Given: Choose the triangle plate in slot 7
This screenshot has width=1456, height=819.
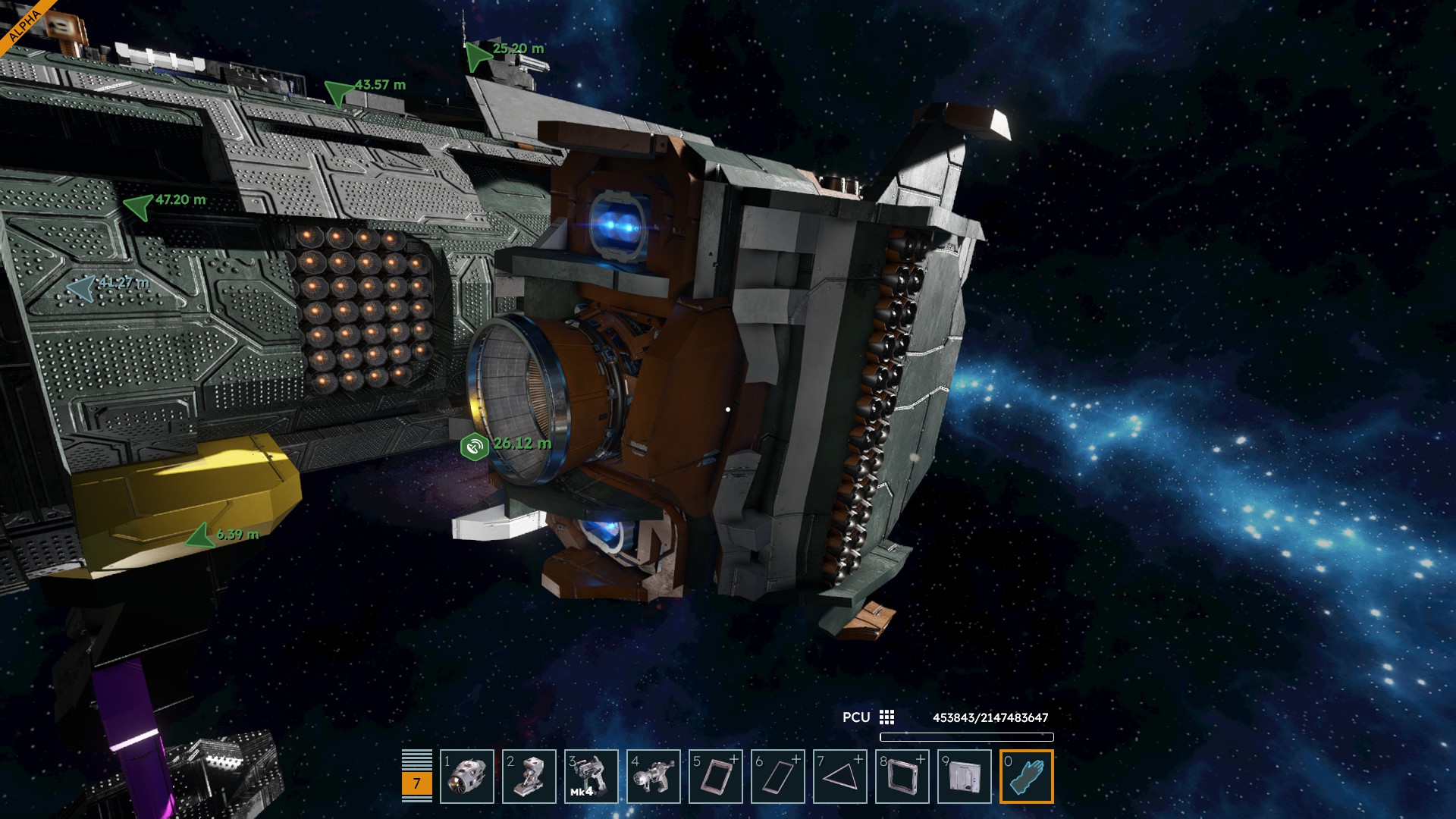Looking at the screenshot, I should [840, 777].
